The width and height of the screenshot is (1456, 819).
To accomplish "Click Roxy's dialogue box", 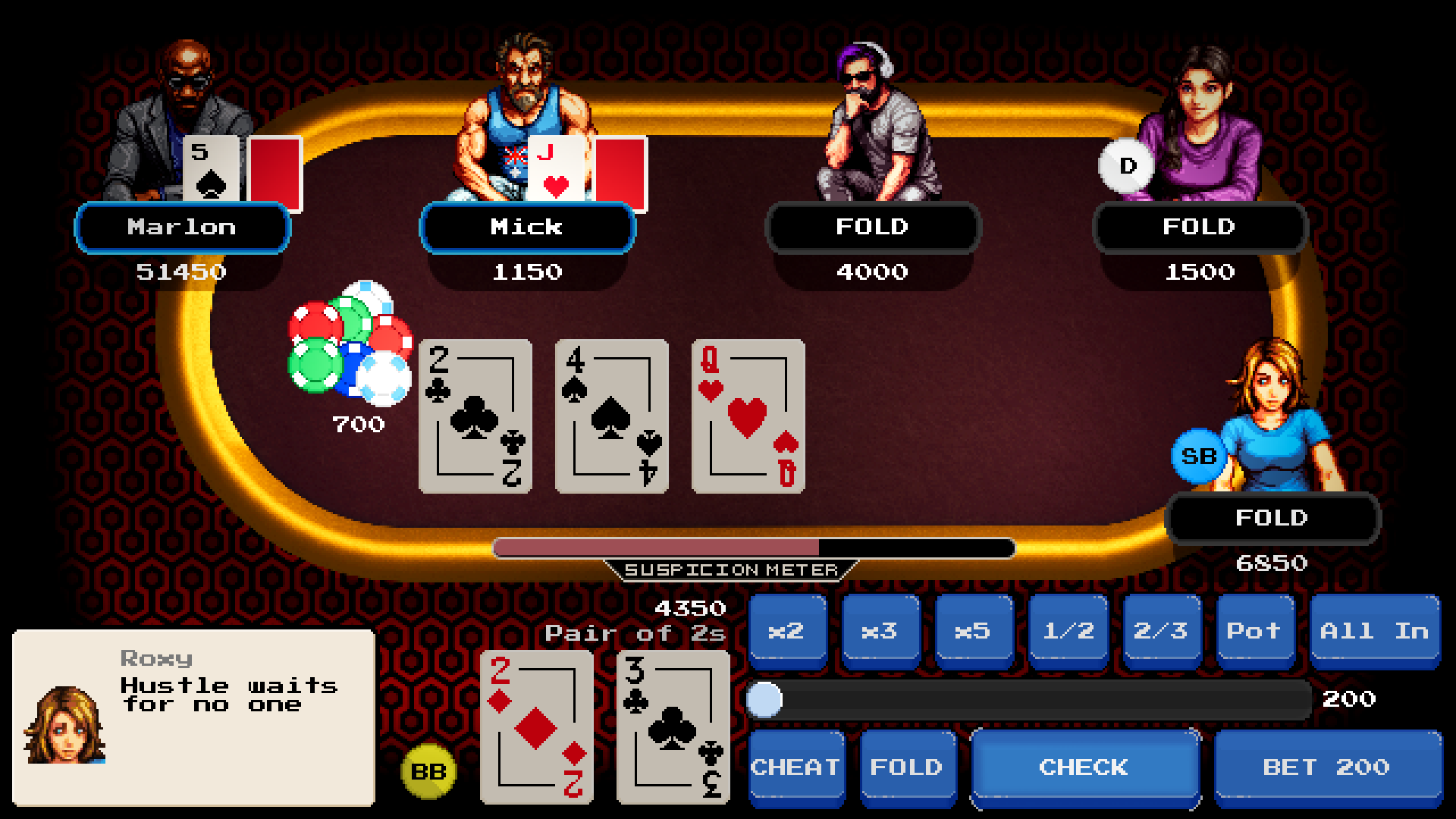I will [193, 717].
